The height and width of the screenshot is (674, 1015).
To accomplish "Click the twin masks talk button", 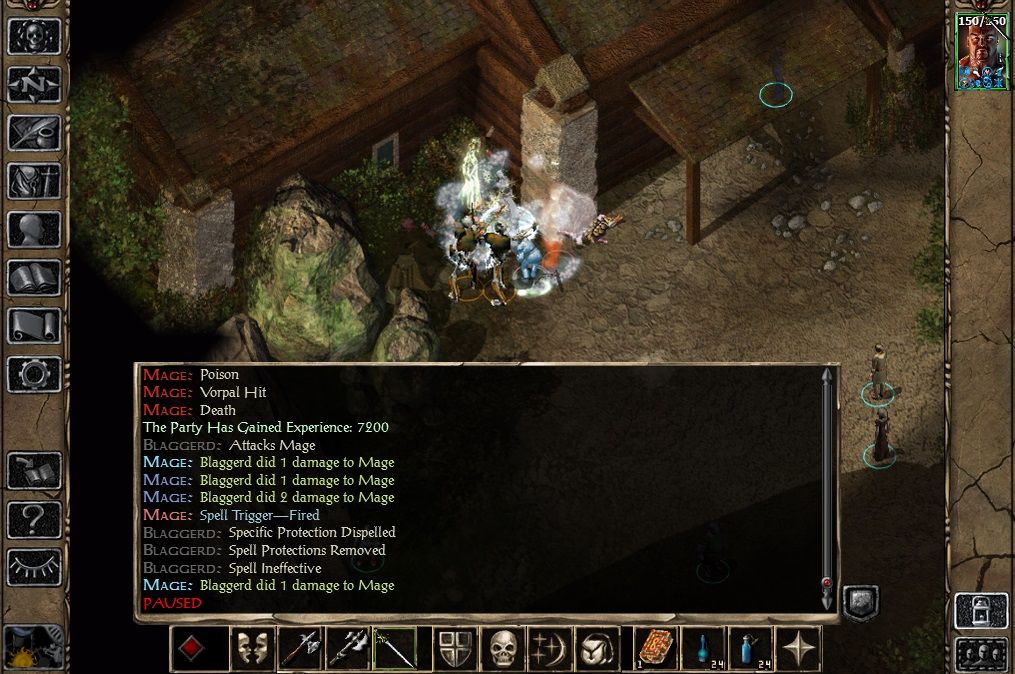I will click(x=253, y=649).
